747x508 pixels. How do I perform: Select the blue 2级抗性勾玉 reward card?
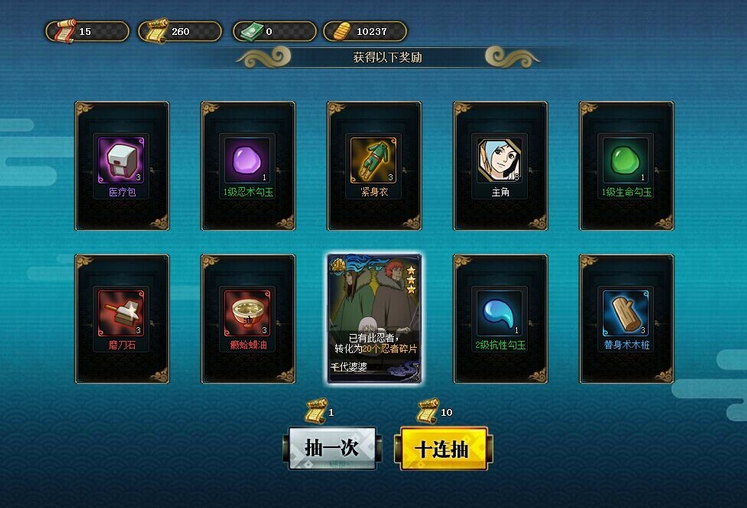click(x=500, y=318)
